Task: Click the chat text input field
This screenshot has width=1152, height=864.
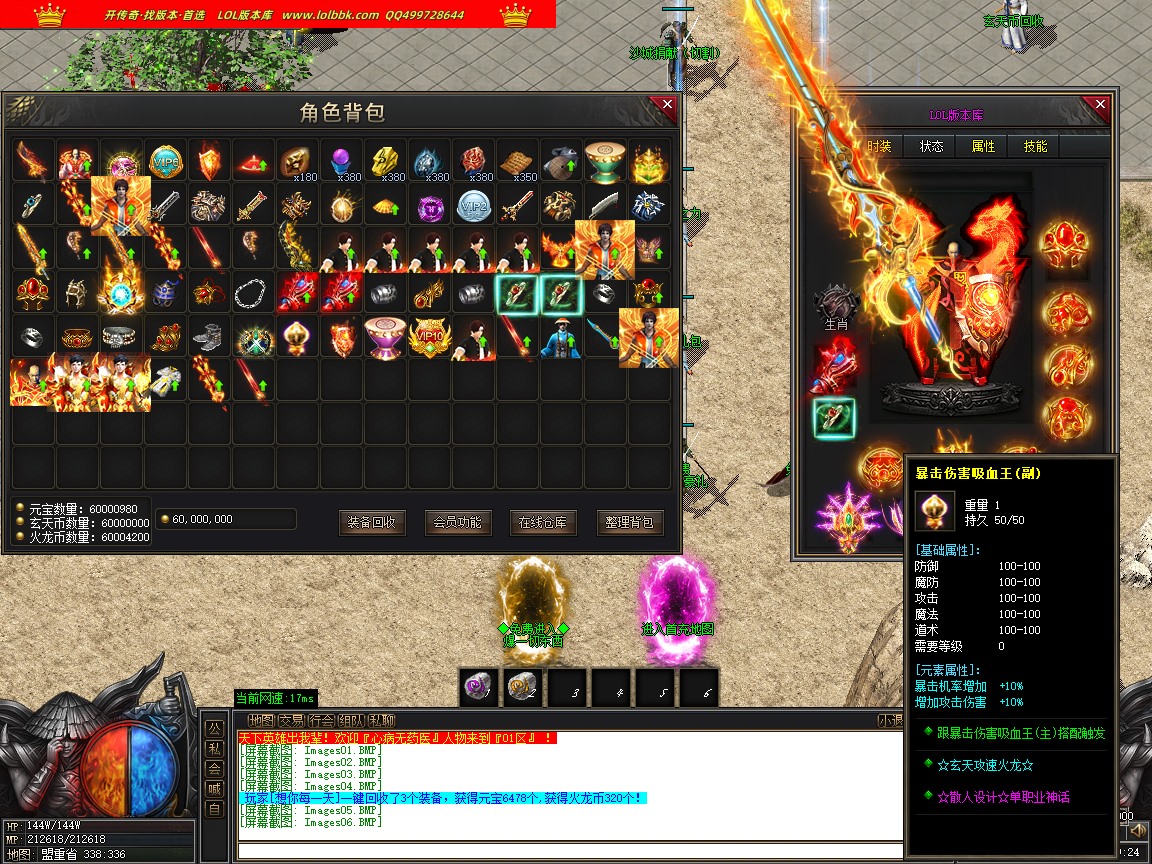Action: click(x=560, y=852)
